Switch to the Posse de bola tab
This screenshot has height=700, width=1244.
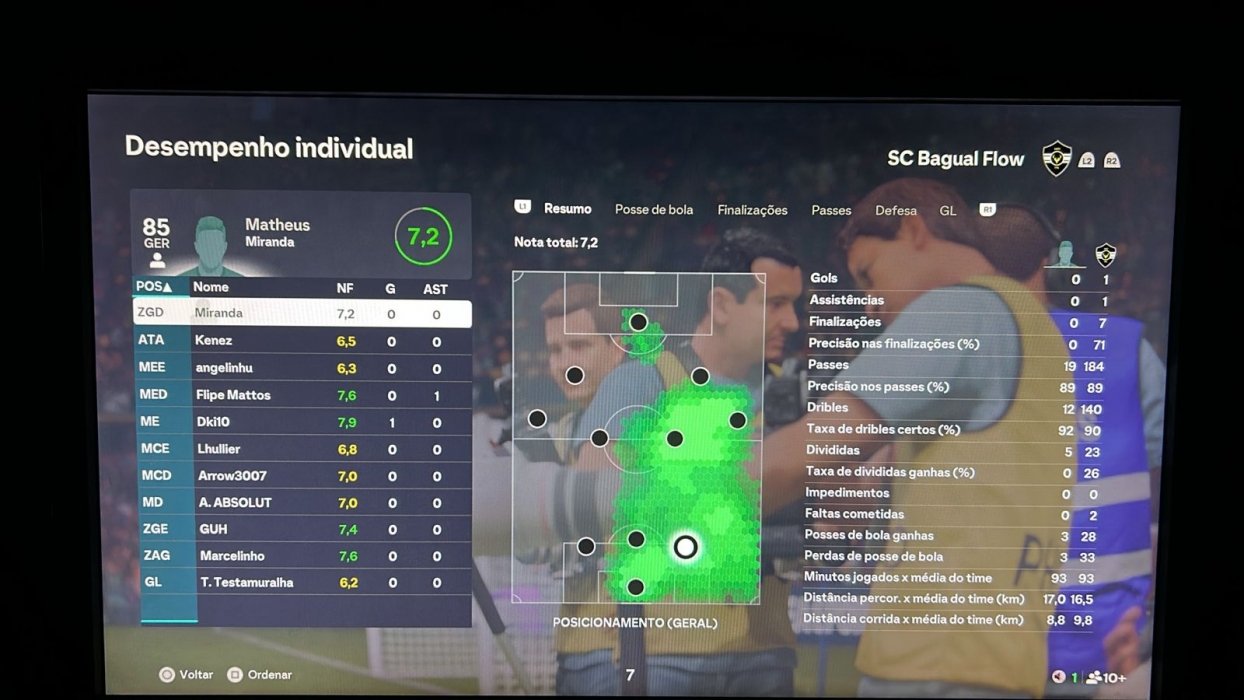click(653, 210)
